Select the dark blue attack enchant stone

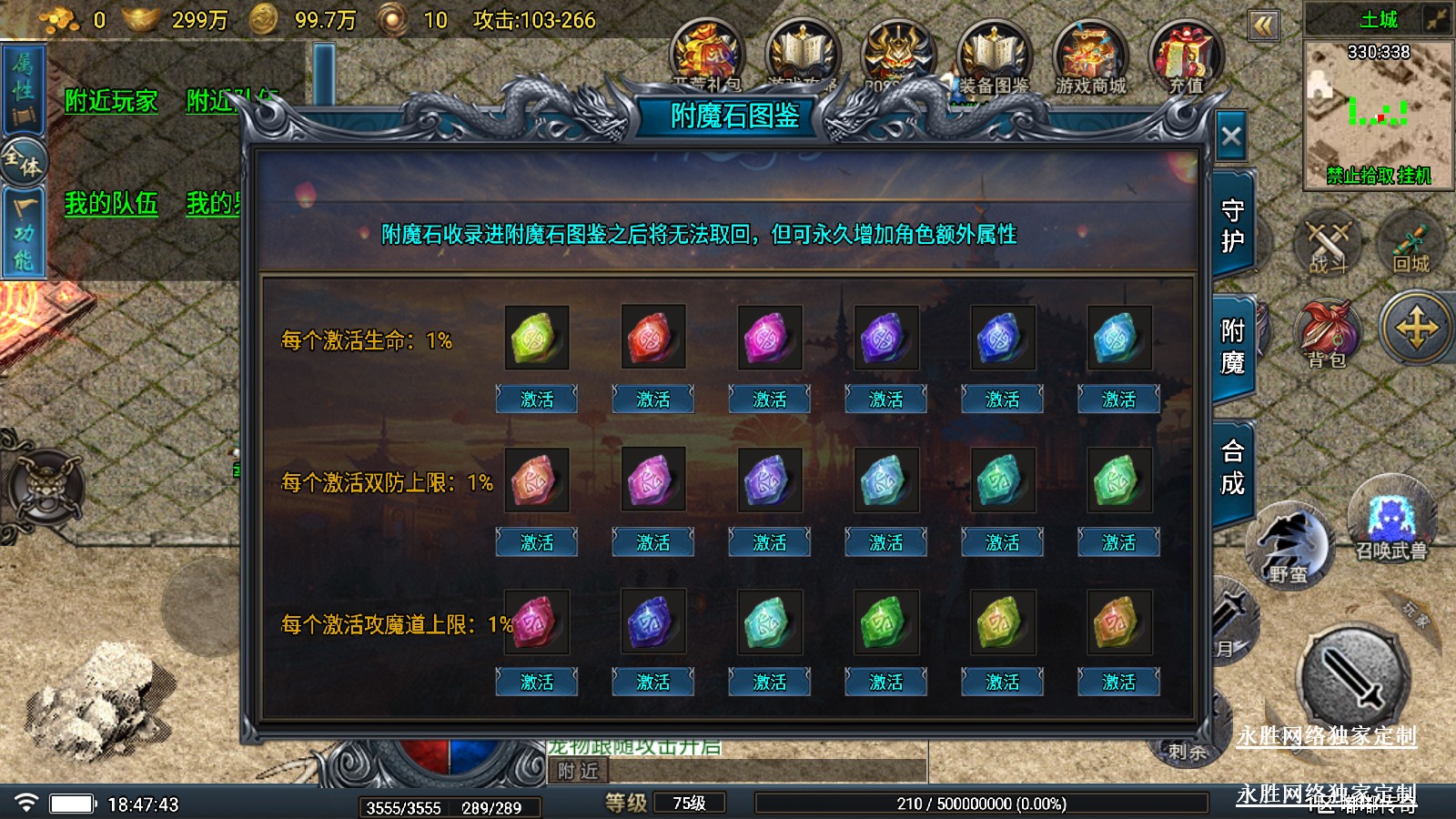pos(652,622)
